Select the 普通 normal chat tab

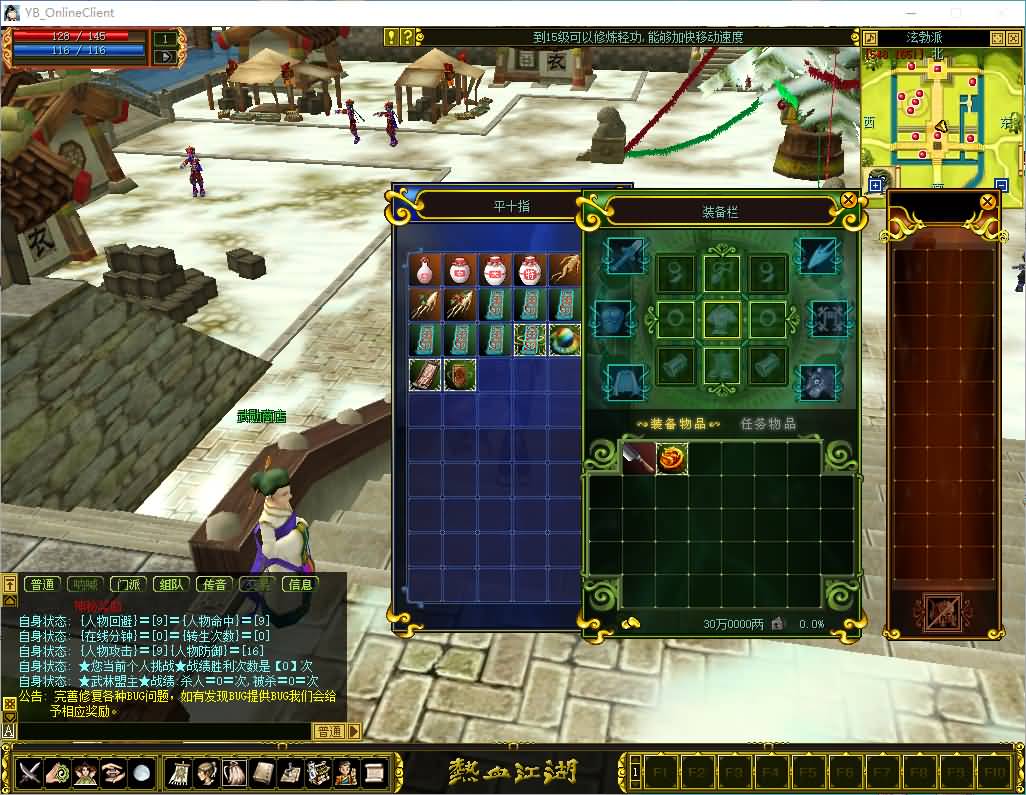(42, 585)
